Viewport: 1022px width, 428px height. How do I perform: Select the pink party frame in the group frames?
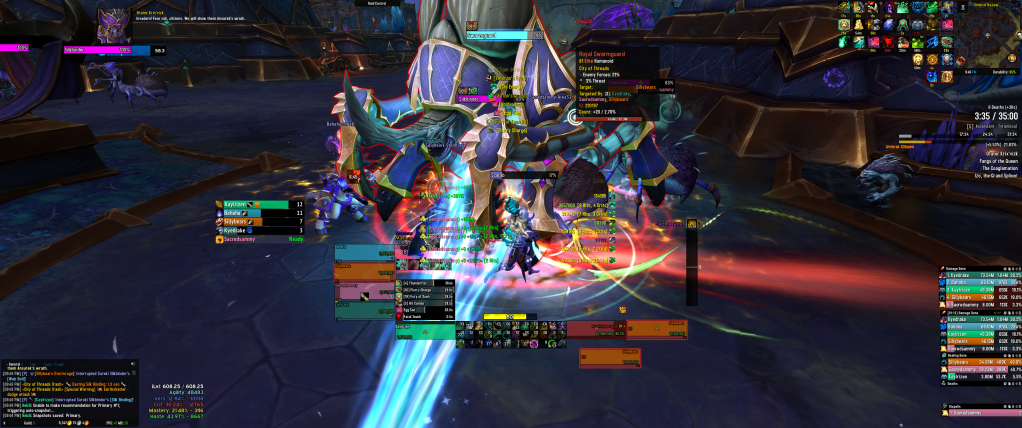[x=364, y=291]
